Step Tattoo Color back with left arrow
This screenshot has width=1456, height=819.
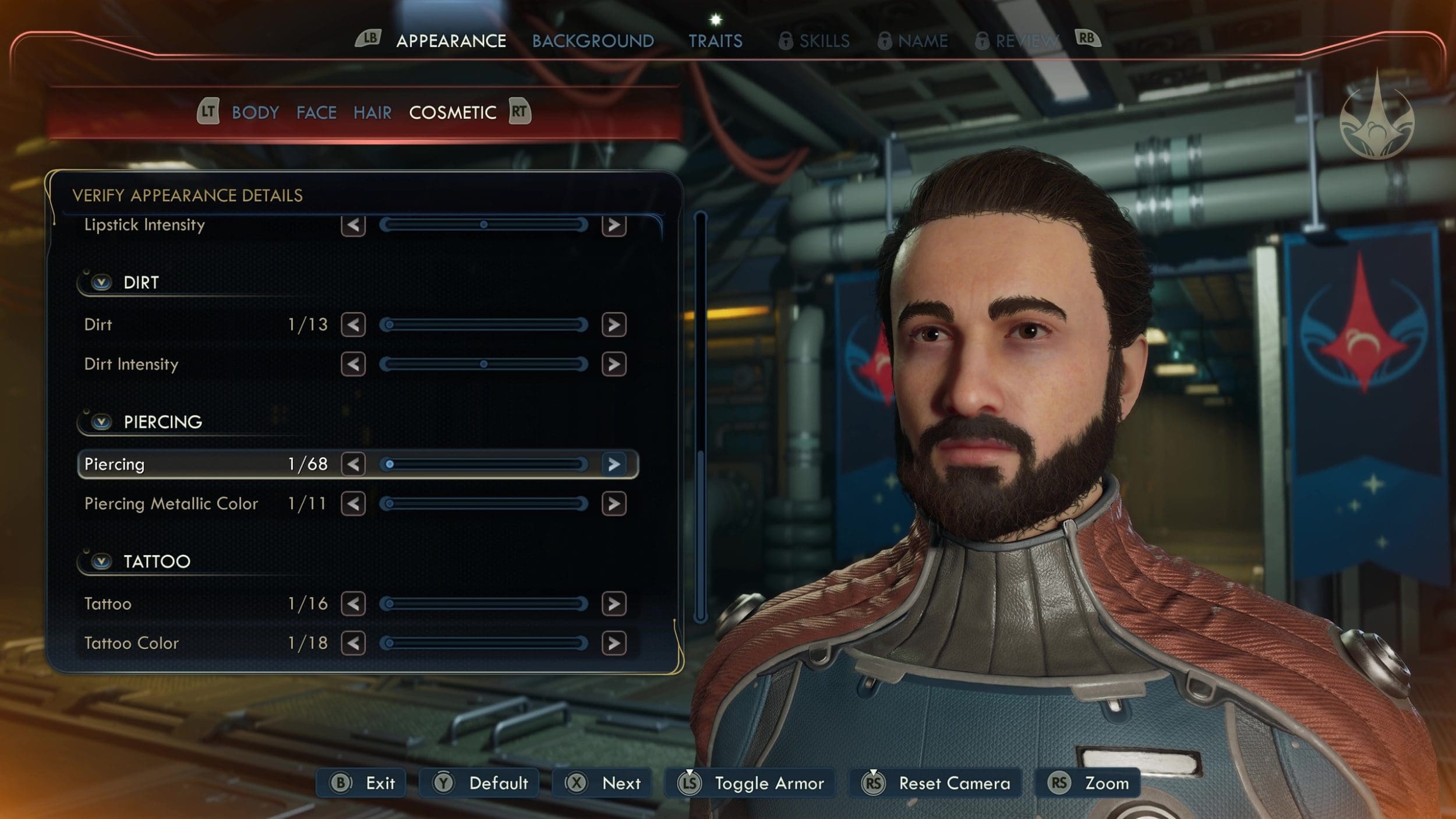353,644
